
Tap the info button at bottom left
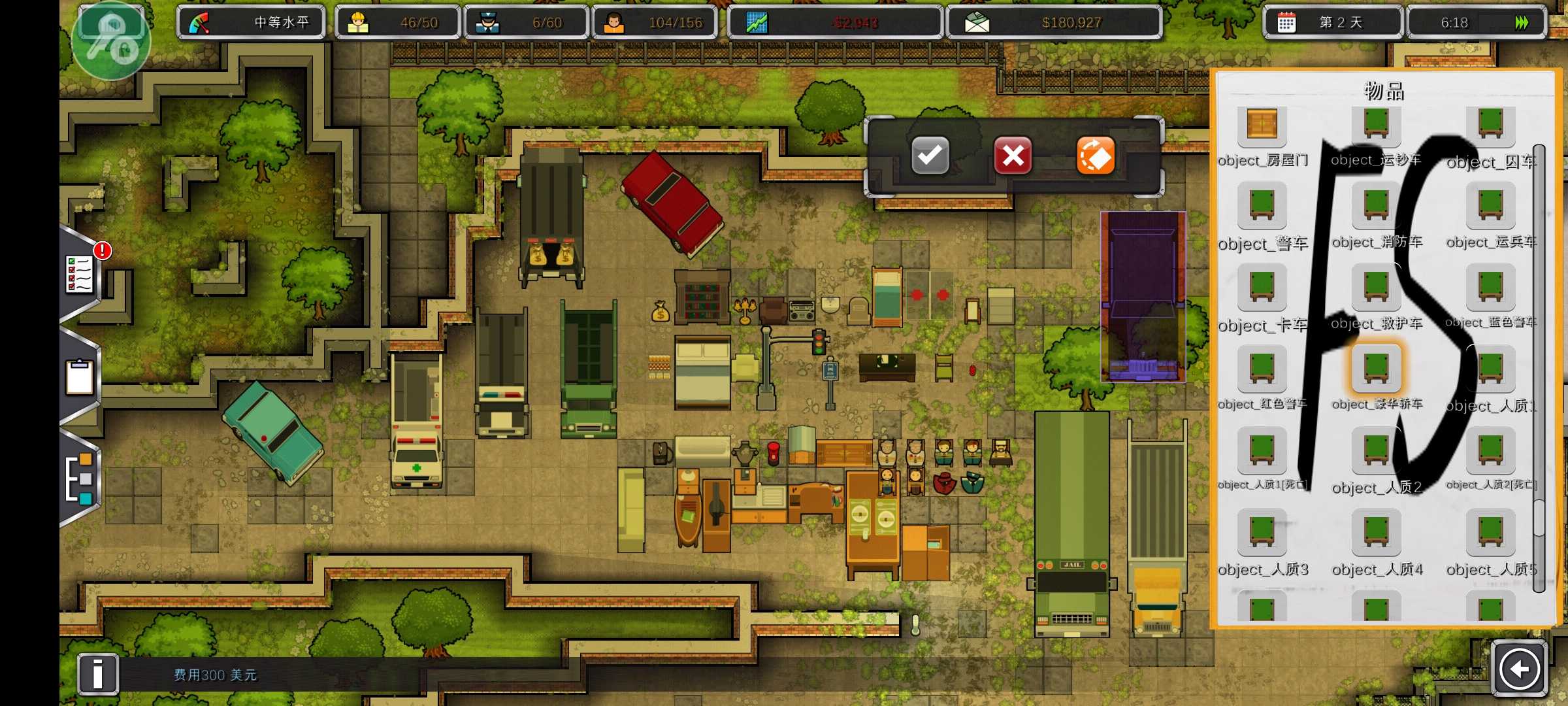point(98,673)
